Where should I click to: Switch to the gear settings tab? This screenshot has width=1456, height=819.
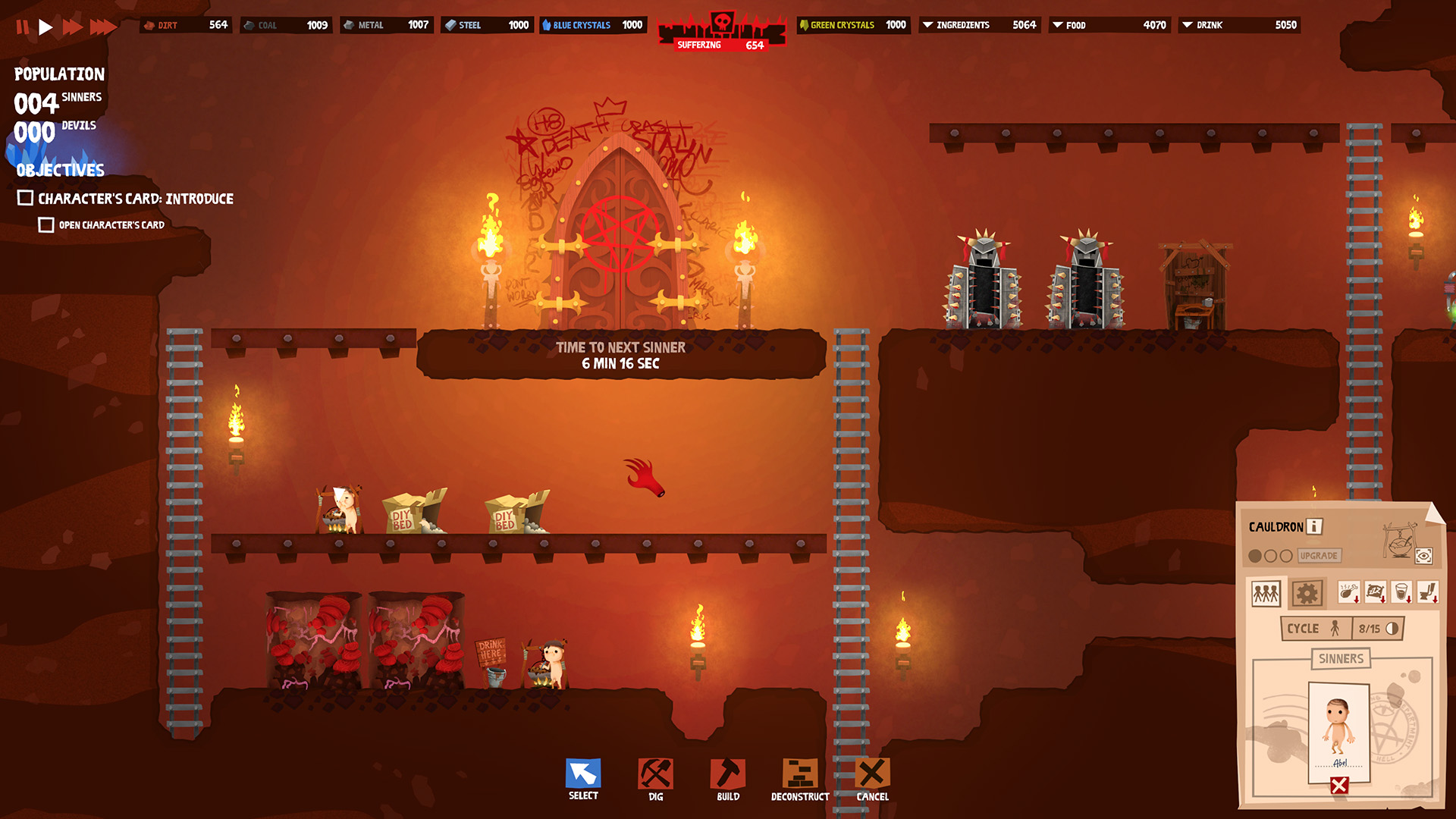click(x=1307, y=593)
